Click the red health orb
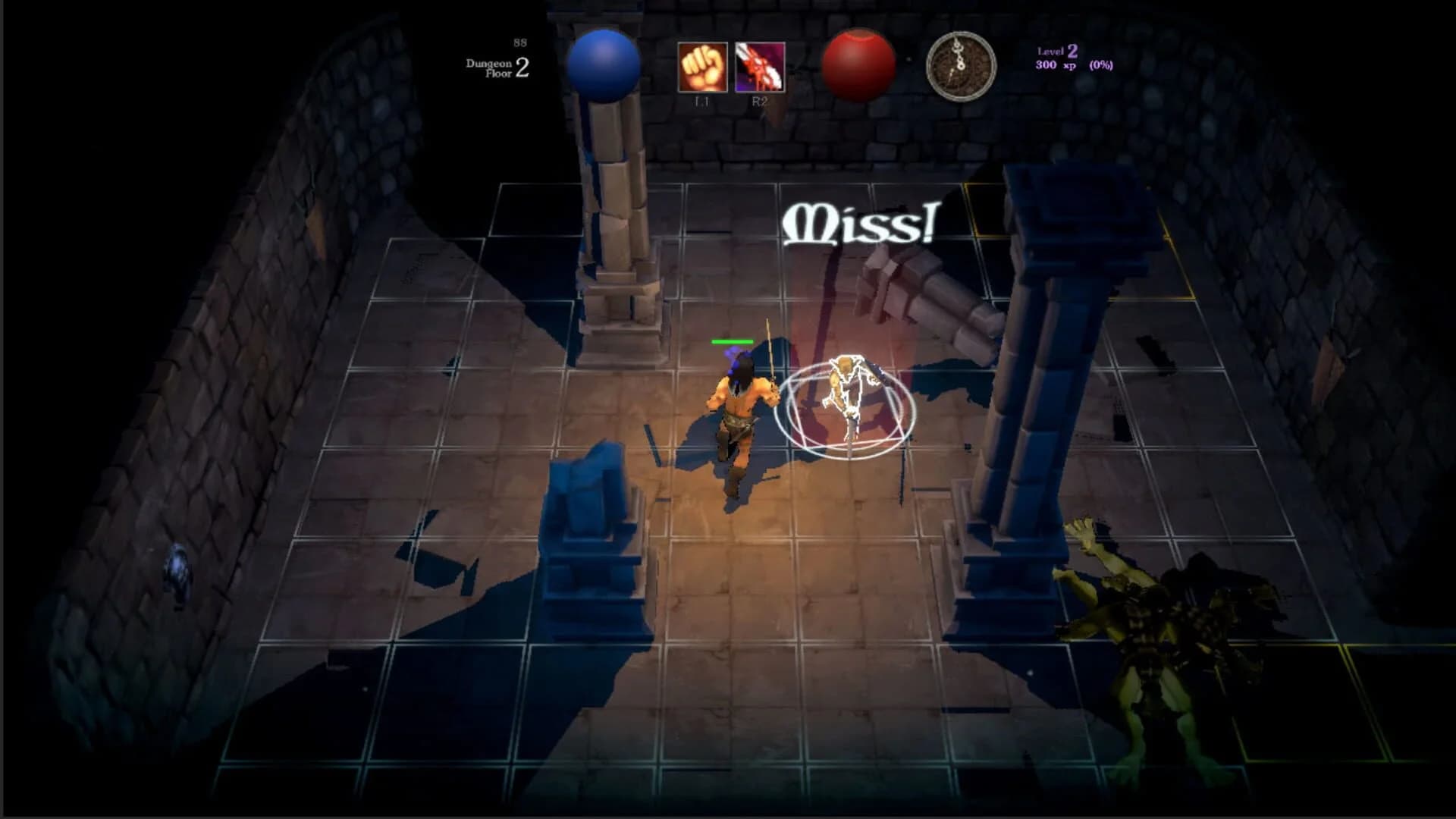Viewport: 1456px width, 819px height. click(861, 62)
